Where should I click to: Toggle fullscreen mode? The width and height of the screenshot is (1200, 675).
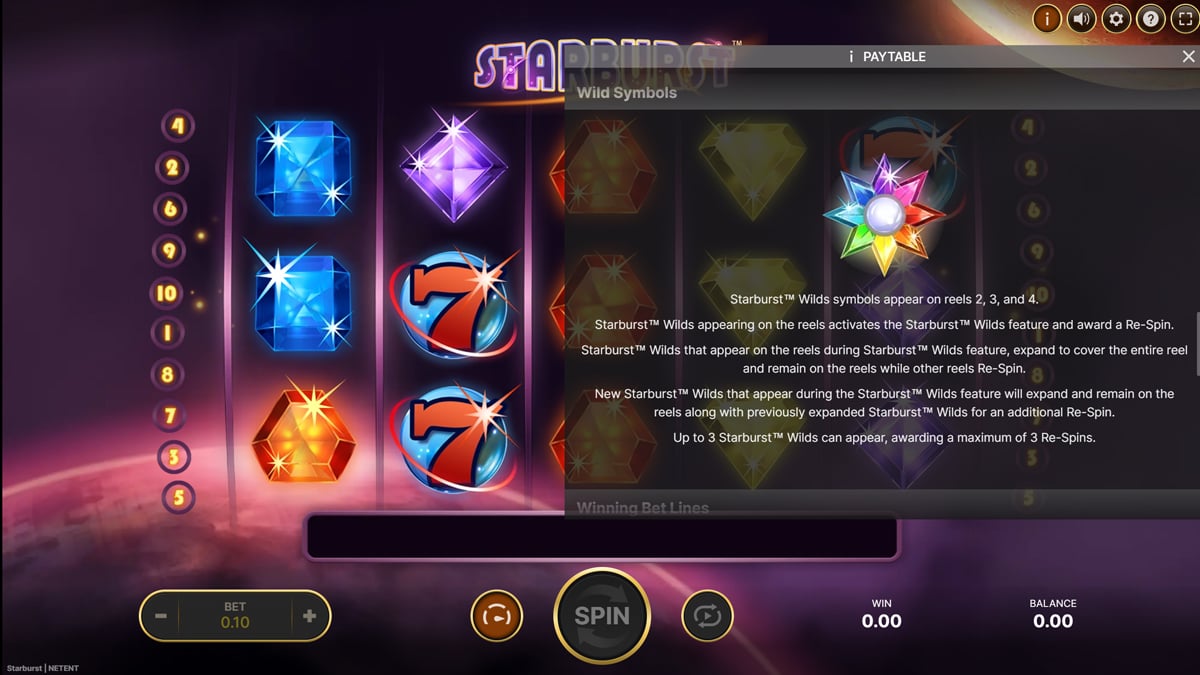click(1184, 19)
